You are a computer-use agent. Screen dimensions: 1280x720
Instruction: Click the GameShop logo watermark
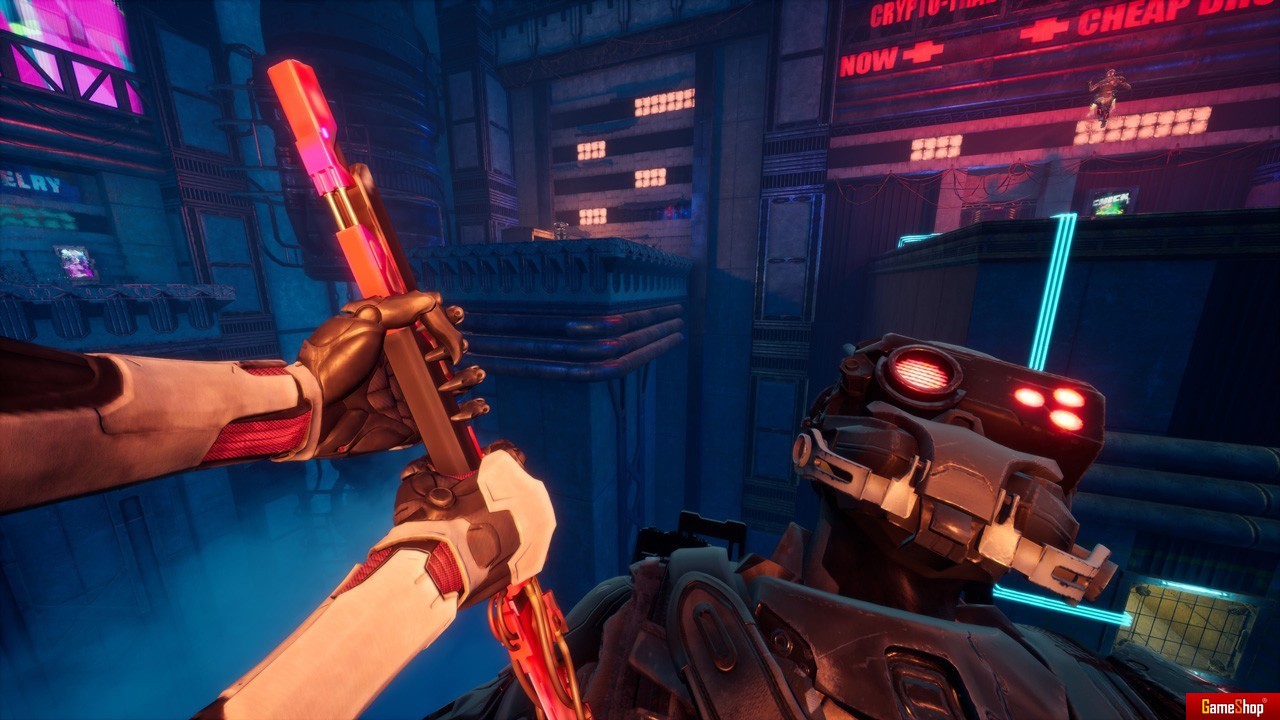pos(1232,706)
